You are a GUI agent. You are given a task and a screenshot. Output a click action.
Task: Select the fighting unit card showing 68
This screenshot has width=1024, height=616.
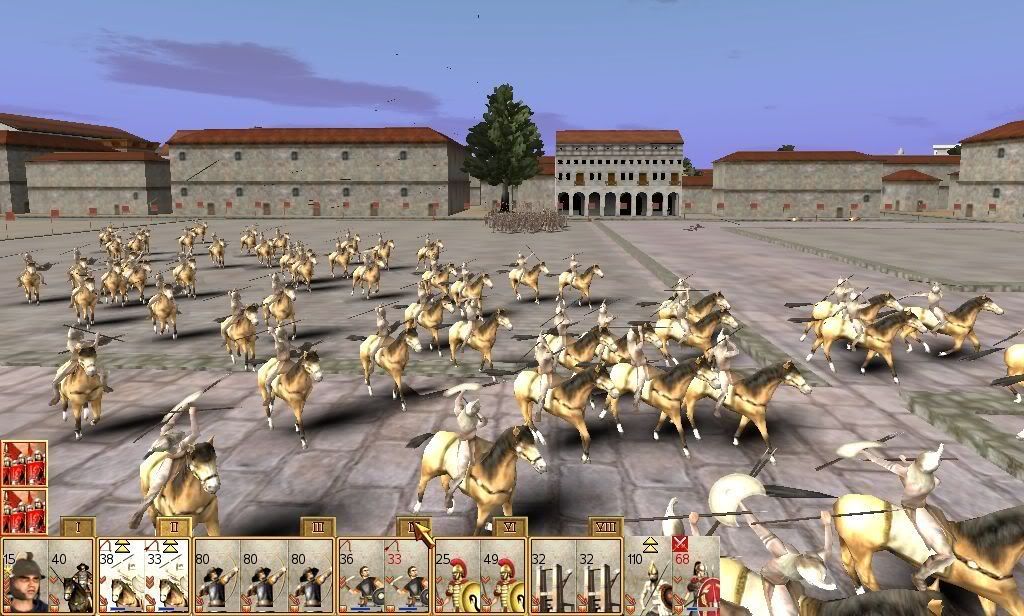click(696, 577)
